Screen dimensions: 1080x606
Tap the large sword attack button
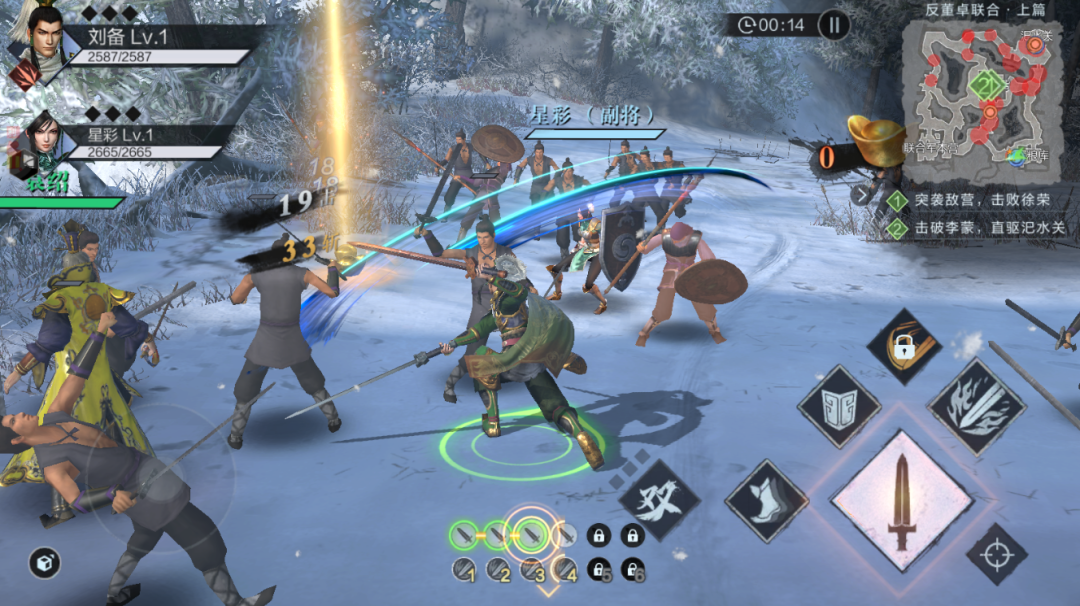pyautogui.click(x=901, y=500)
